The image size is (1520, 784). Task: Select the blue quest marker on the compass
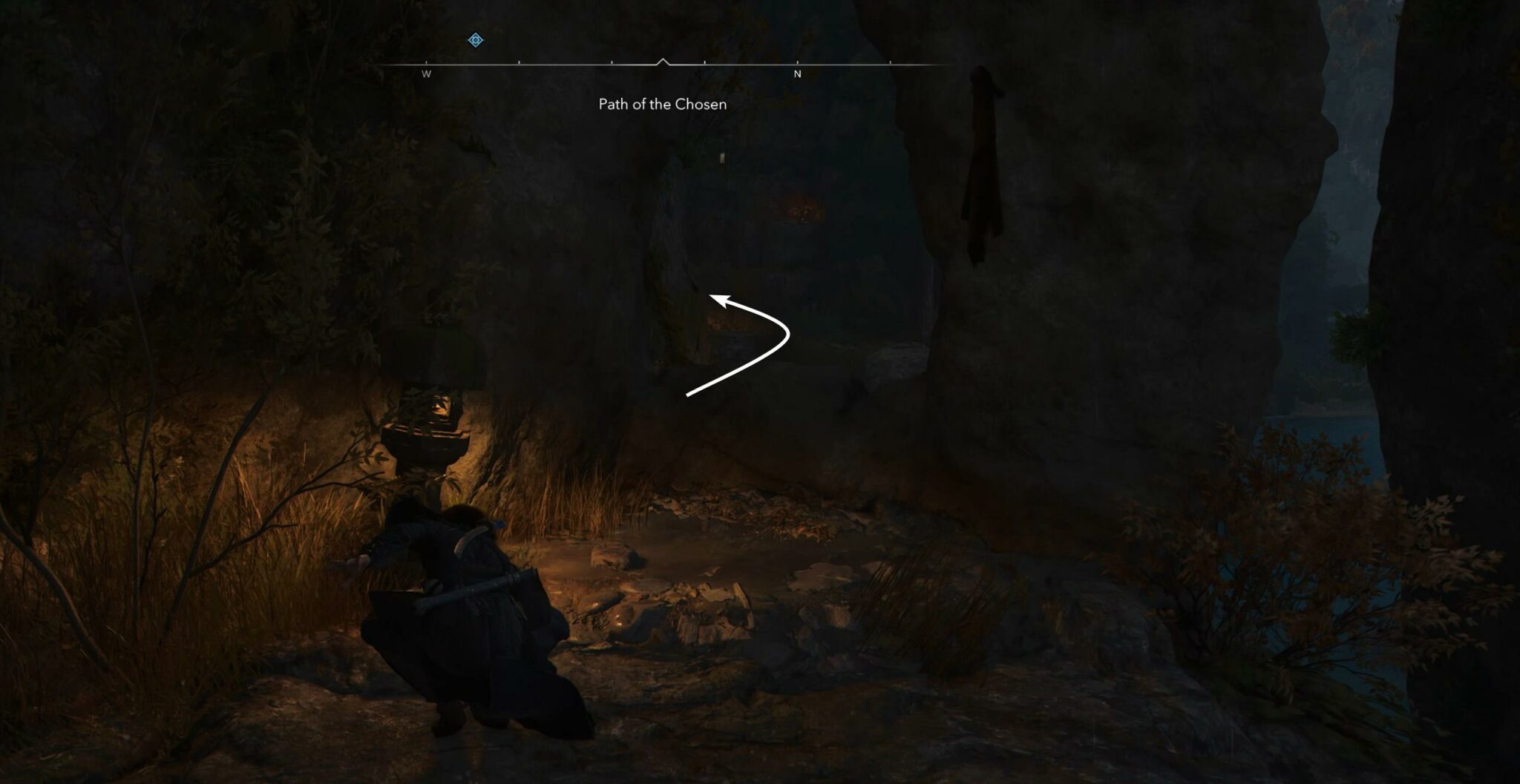[x=475, y=39]
